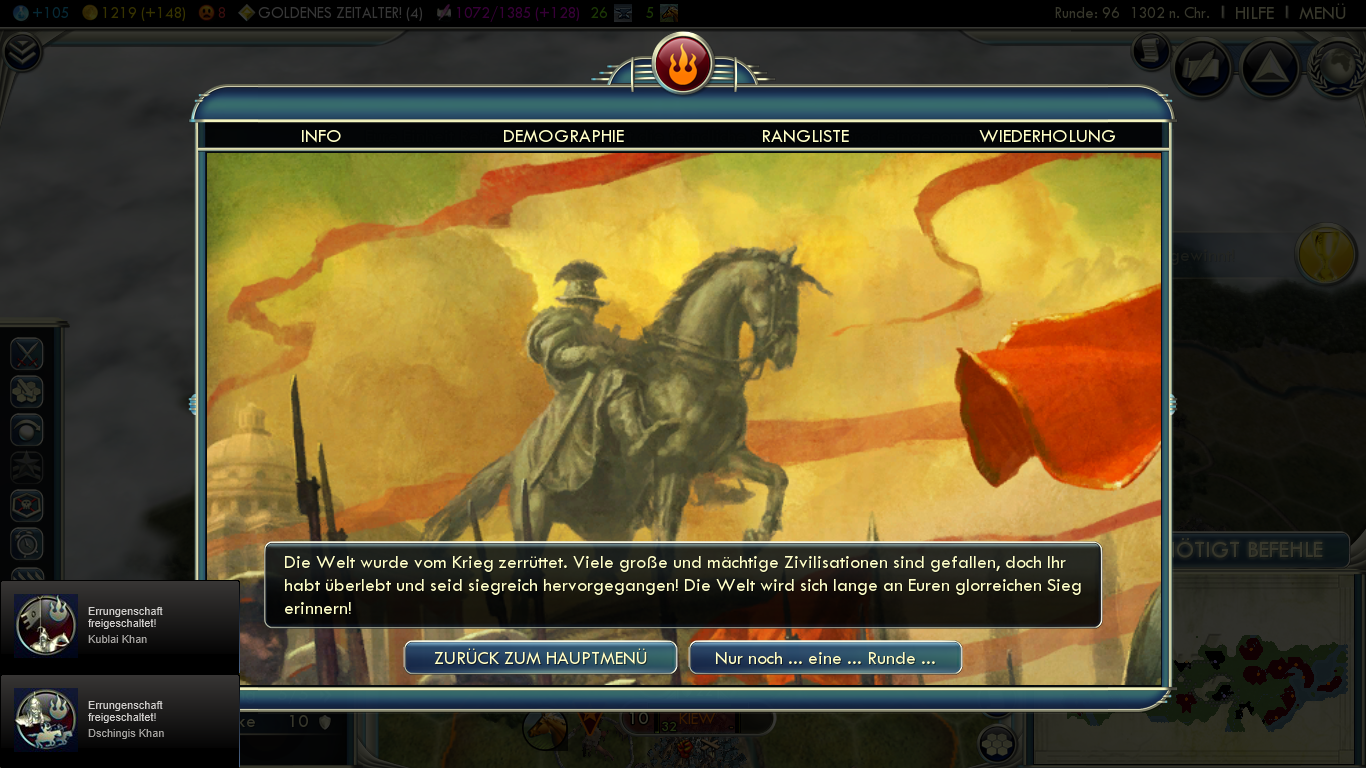Put the unit to sleep with alarm clock icon
The image size is (1366, 768).
[x=26, y=540]
